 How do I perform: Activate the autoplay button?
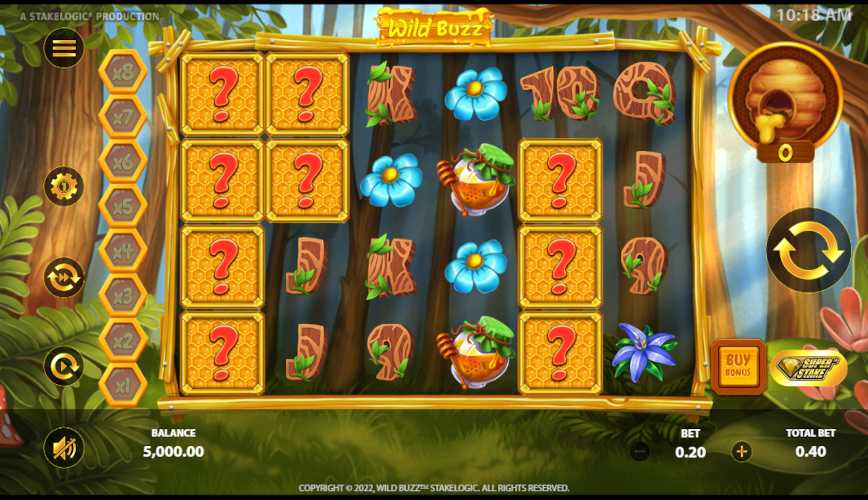pos(63,366)
